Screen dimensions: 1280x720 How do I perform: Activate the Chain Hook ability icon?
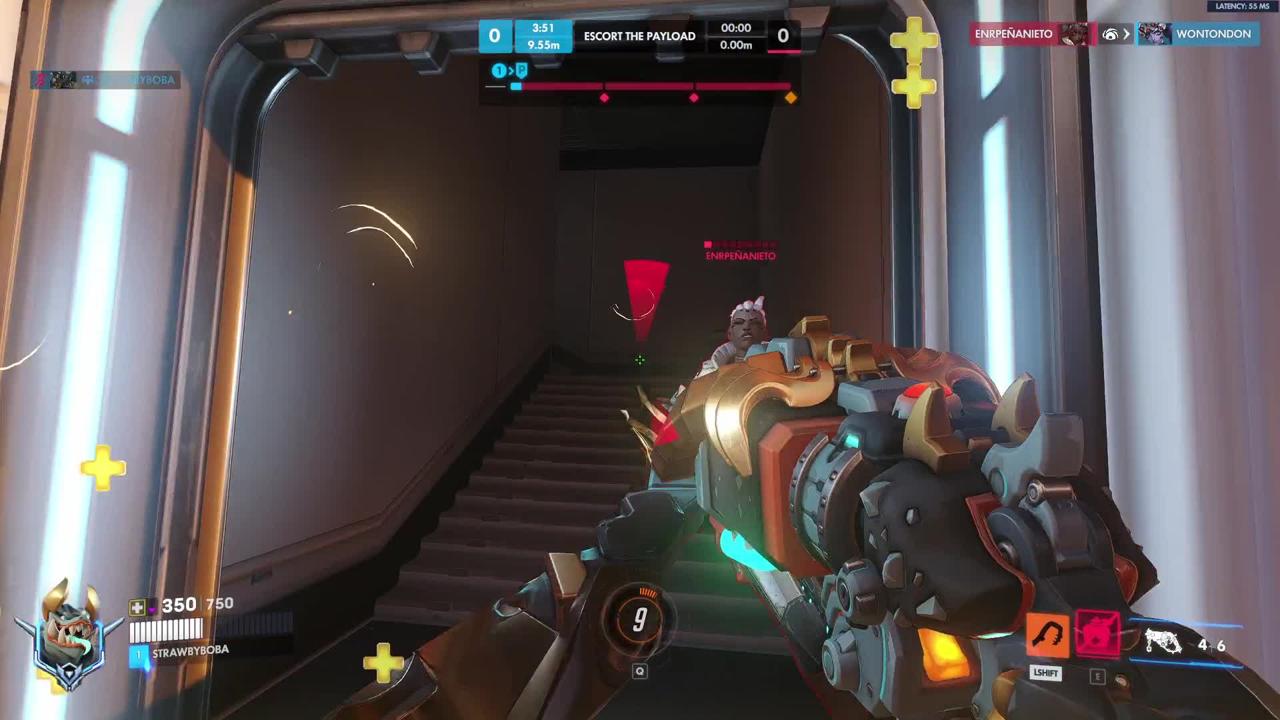[1046, 636]
